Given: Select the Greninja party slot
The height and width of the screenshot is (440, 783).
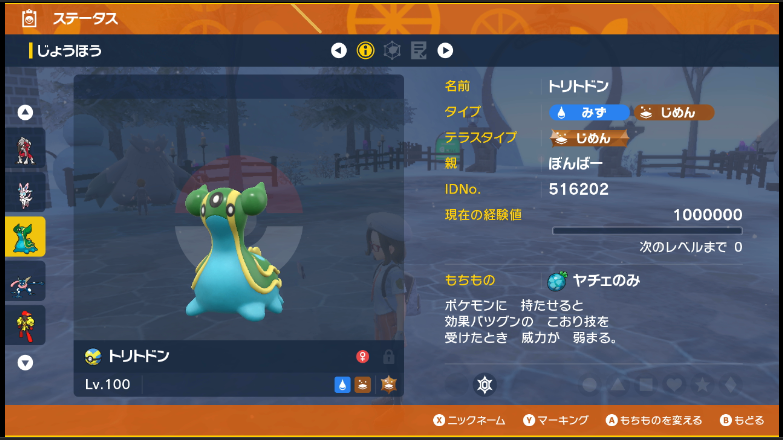Looking at the screenshot, I should [x=25, y=282].
